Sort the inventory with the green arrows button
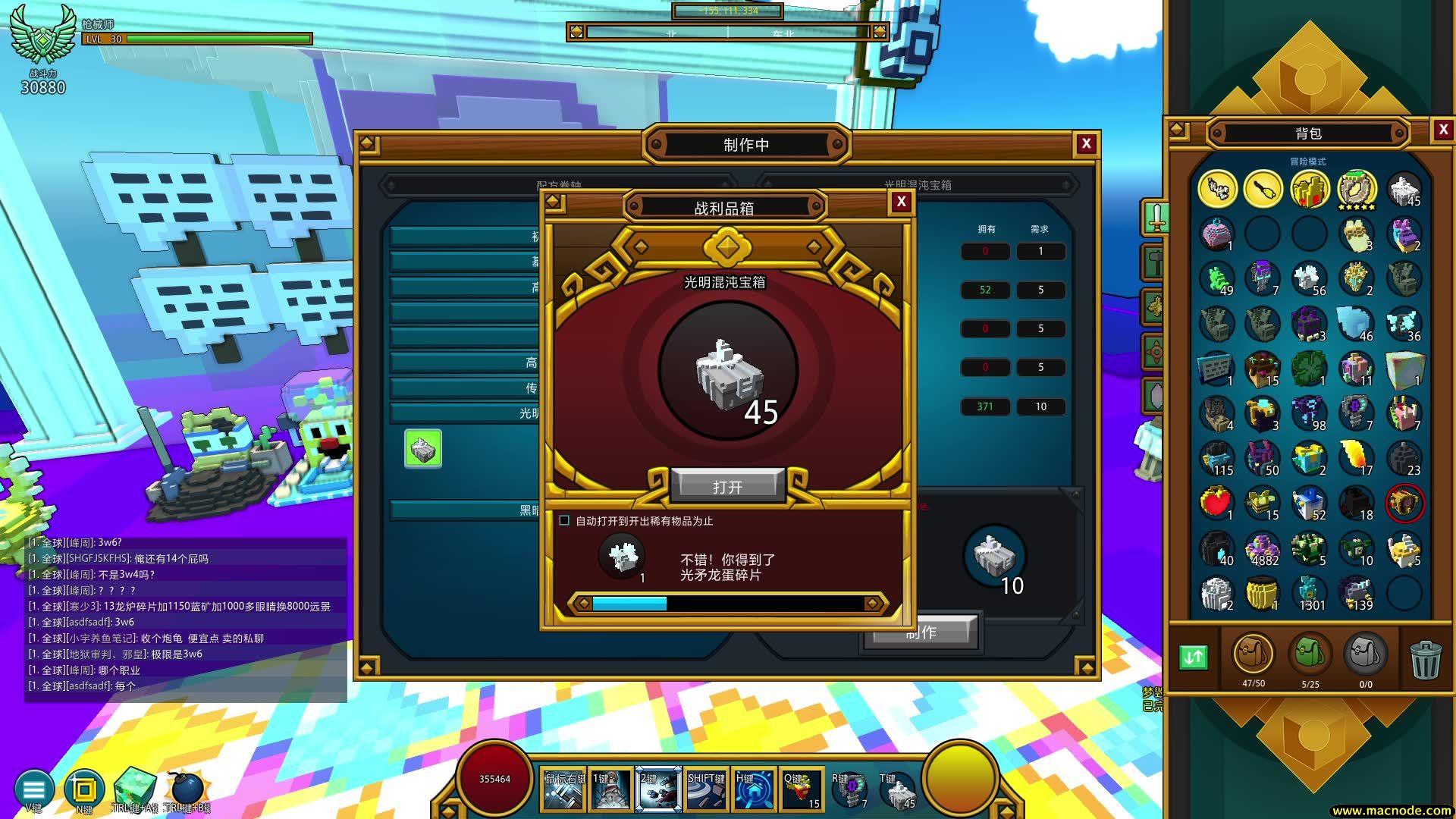Screen dimensions: 1456x819 [1194, 657]
